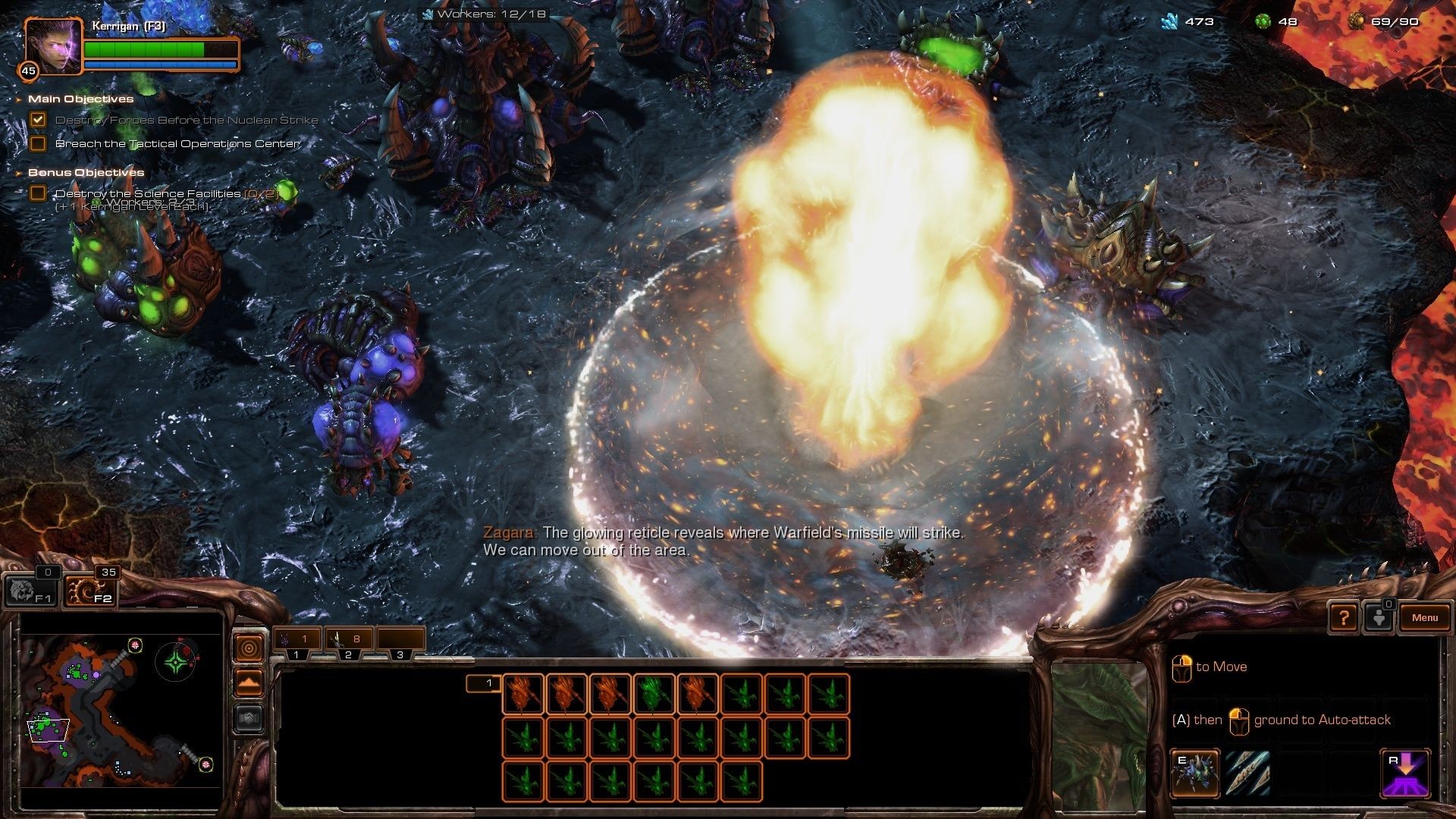Activate the E morph ability icon
This screenshot has width=1456, height=819.
[1194, 773]
